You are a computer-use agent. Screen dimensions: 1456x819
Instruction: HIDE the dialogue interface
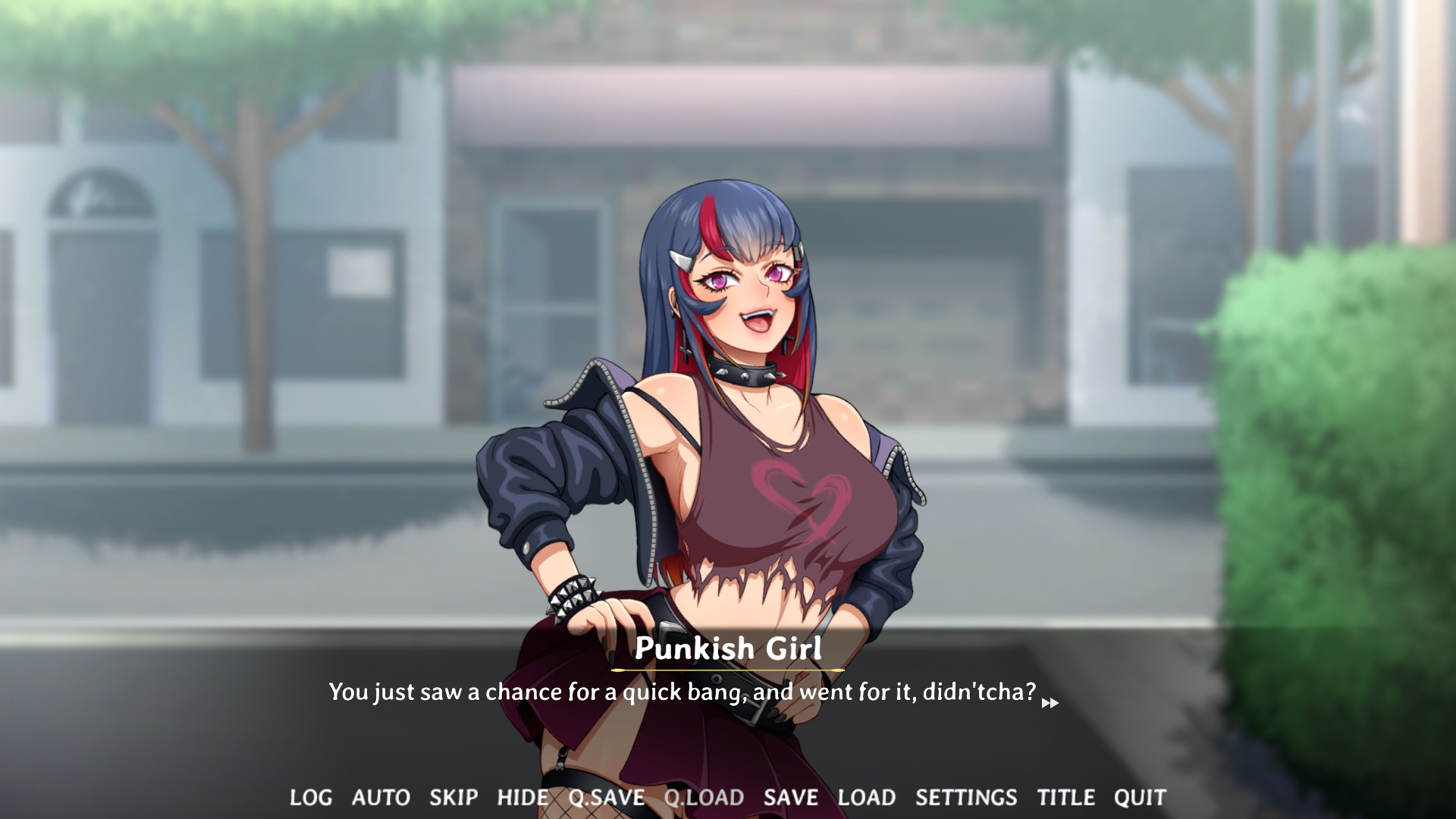(522, 797)
